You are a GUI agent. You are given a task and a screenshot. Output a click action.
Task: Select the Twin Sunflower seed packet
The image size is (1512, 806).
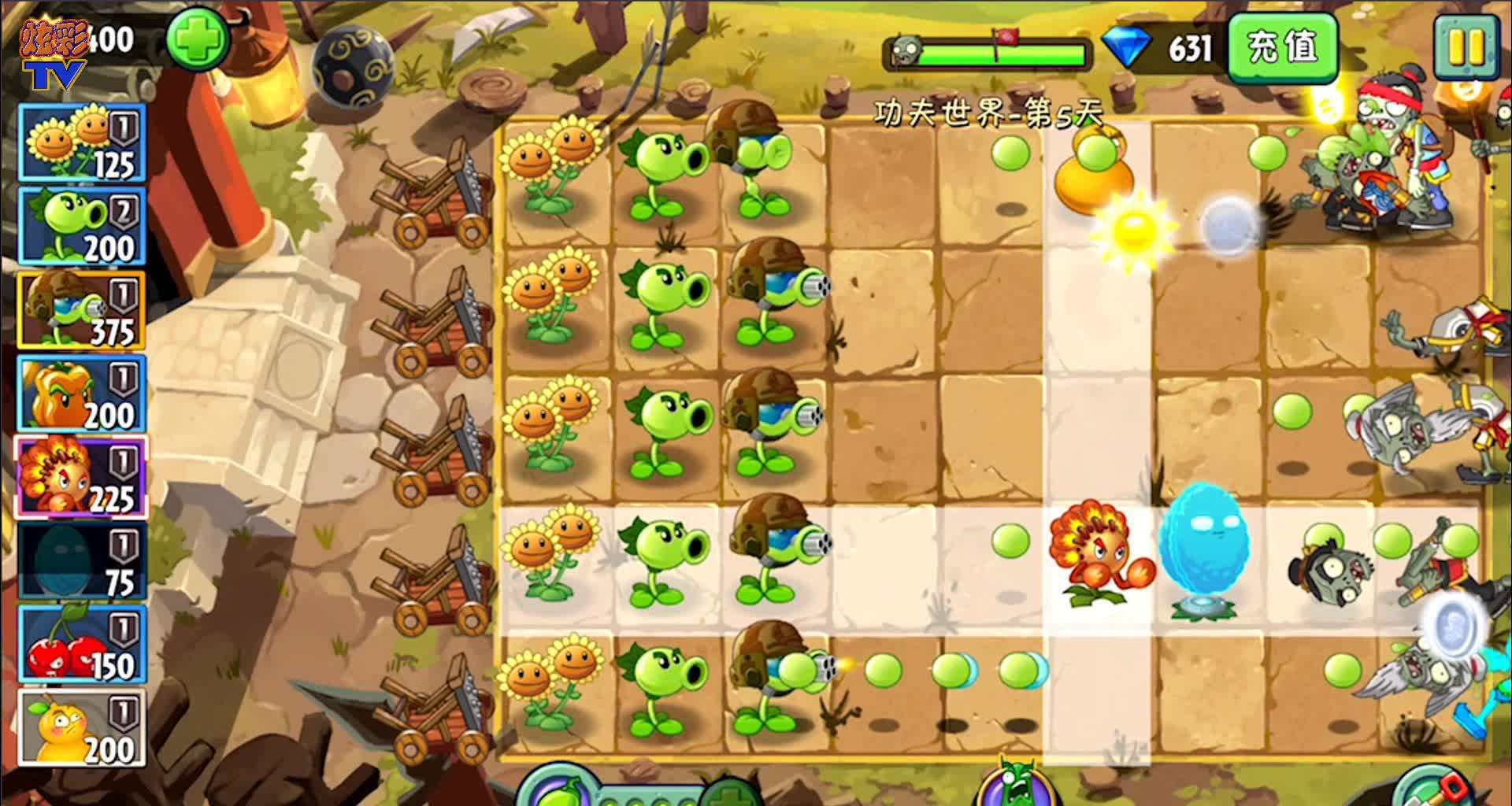click(79, 142)
